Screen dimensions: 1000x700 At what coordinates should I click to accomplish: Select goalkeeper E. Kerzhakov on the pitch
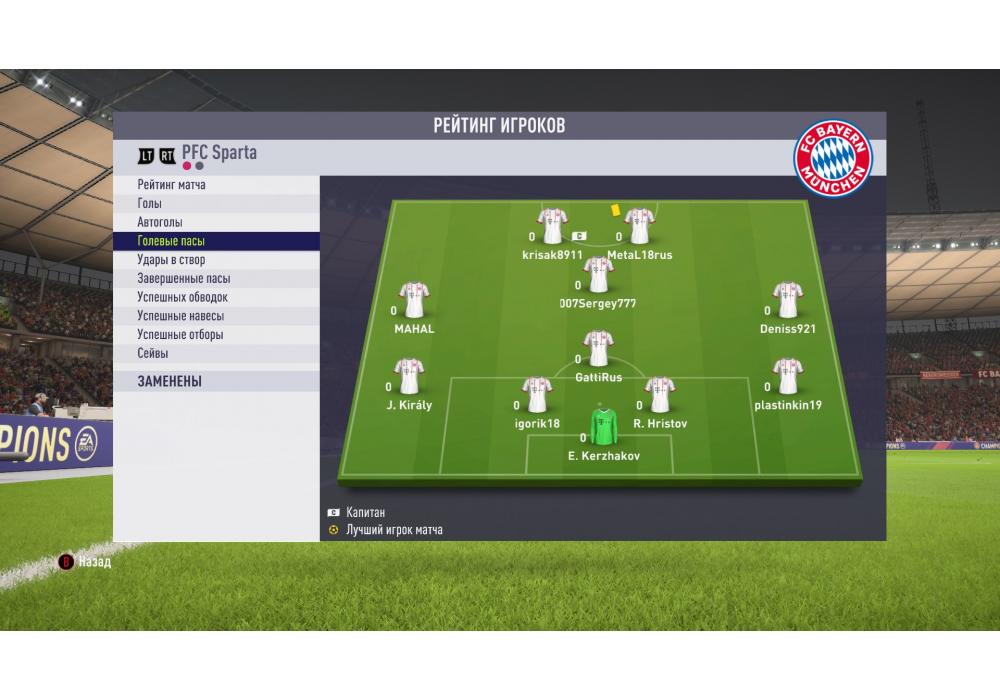602,427
